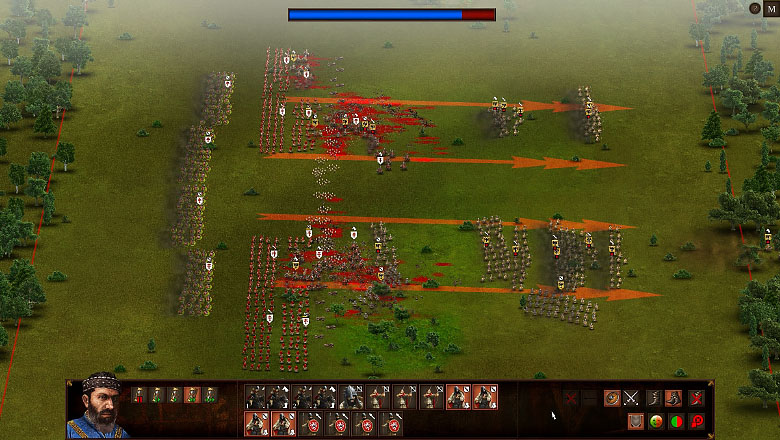Viewport: 780px width, 440px height.
Task: Open the M menu button
Action: pyautogui.click(x=771, y=8)
